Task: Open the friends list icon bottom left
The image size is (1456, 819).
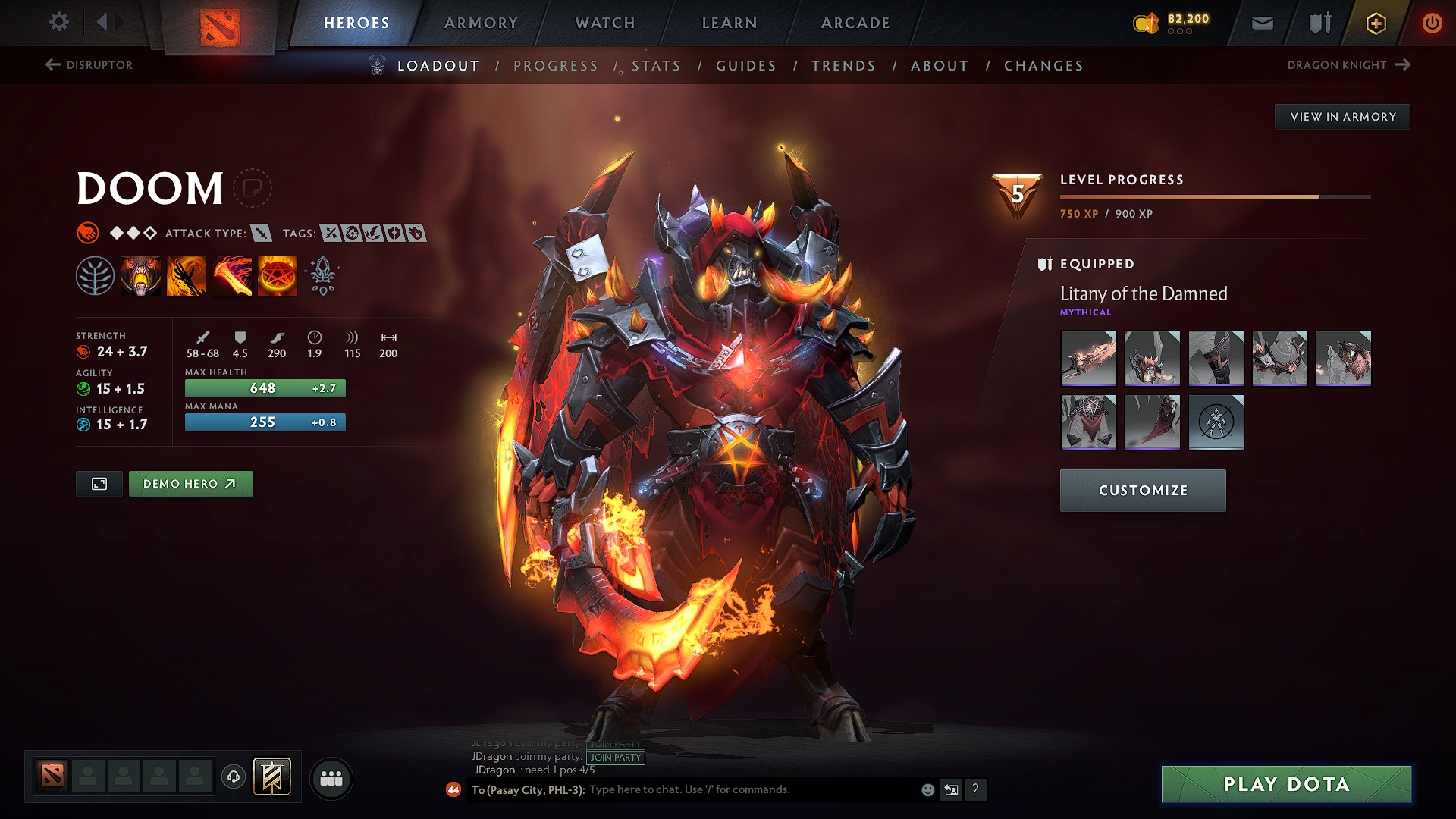Action: [x=331, y=777]
